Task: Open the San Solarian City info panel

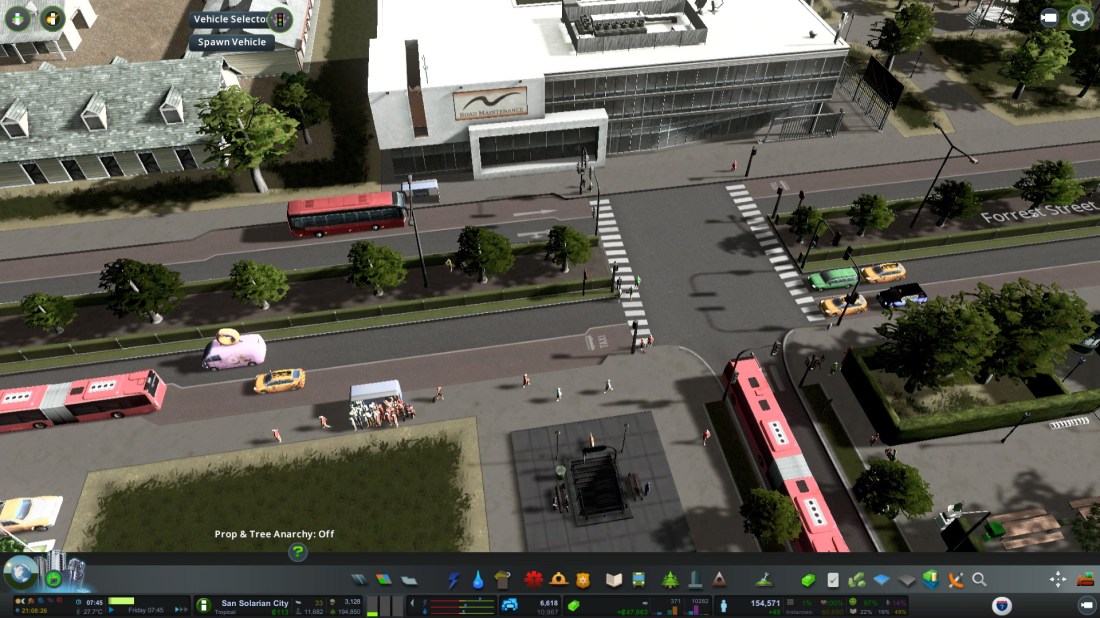Action: click(254, 604)
